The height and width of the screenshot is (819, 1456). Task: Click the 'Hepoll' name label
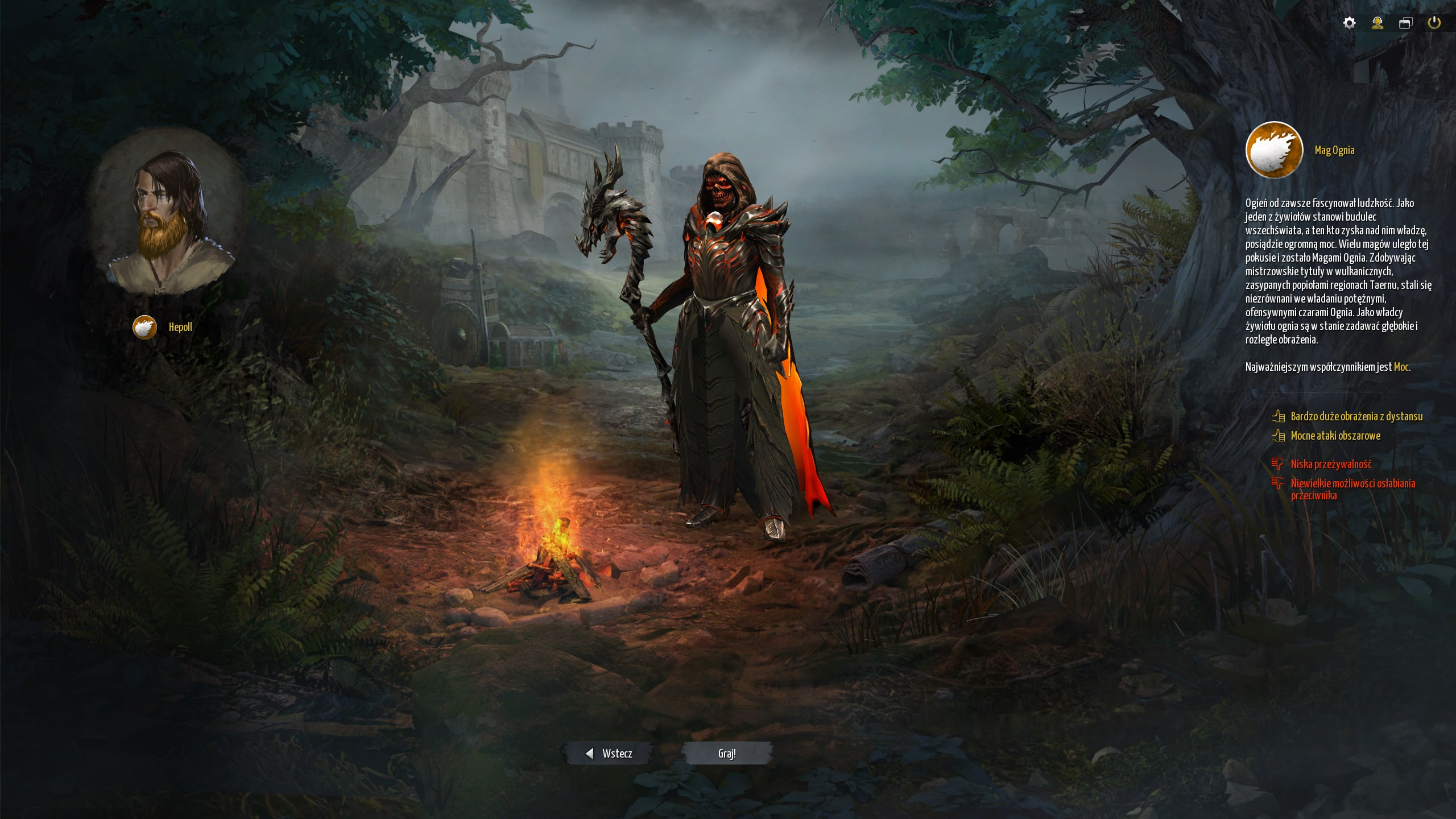tap(180, 327)
